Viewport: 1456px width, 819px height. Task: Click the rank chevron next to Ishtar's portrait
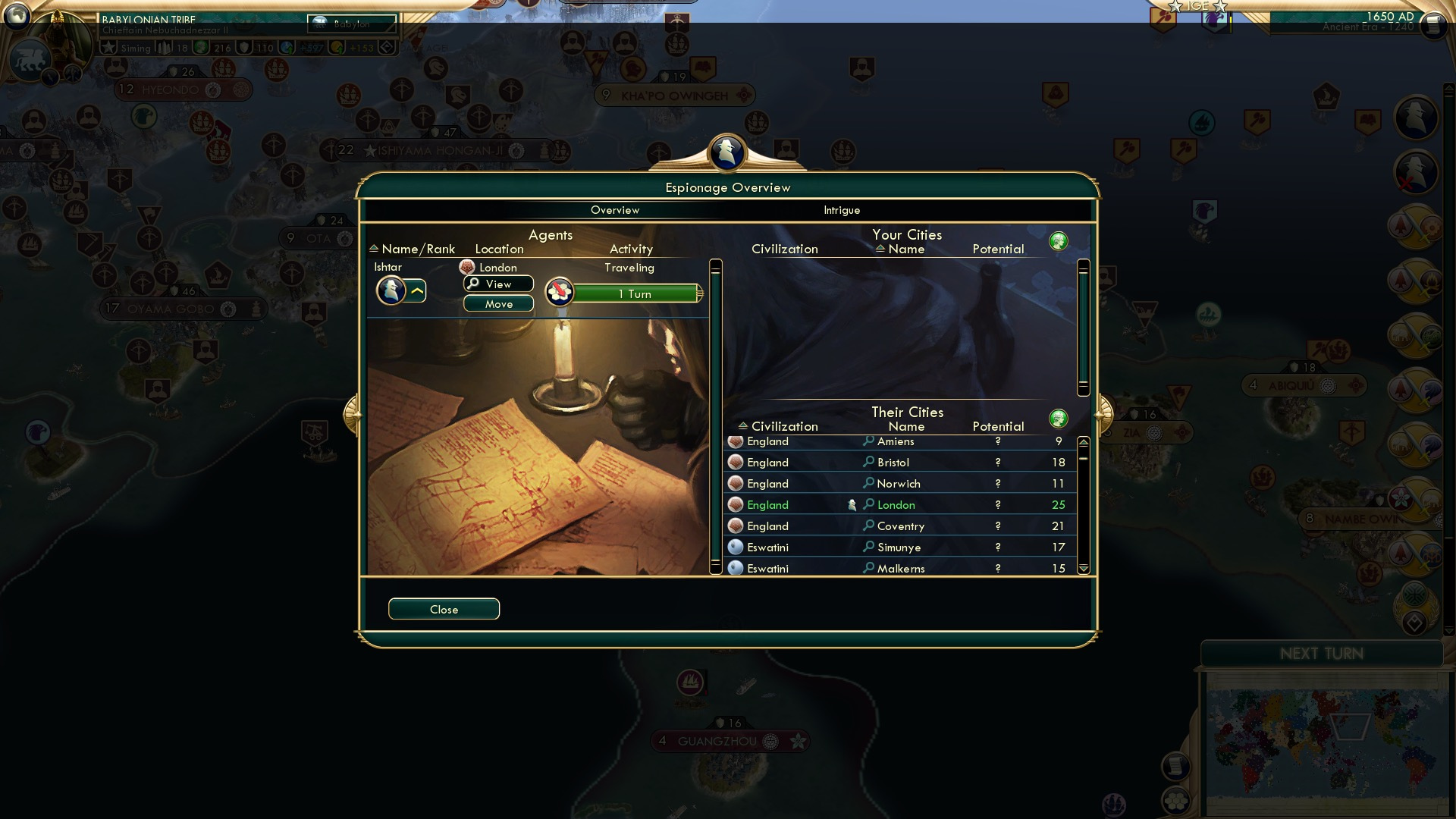(x=416, y=290)
